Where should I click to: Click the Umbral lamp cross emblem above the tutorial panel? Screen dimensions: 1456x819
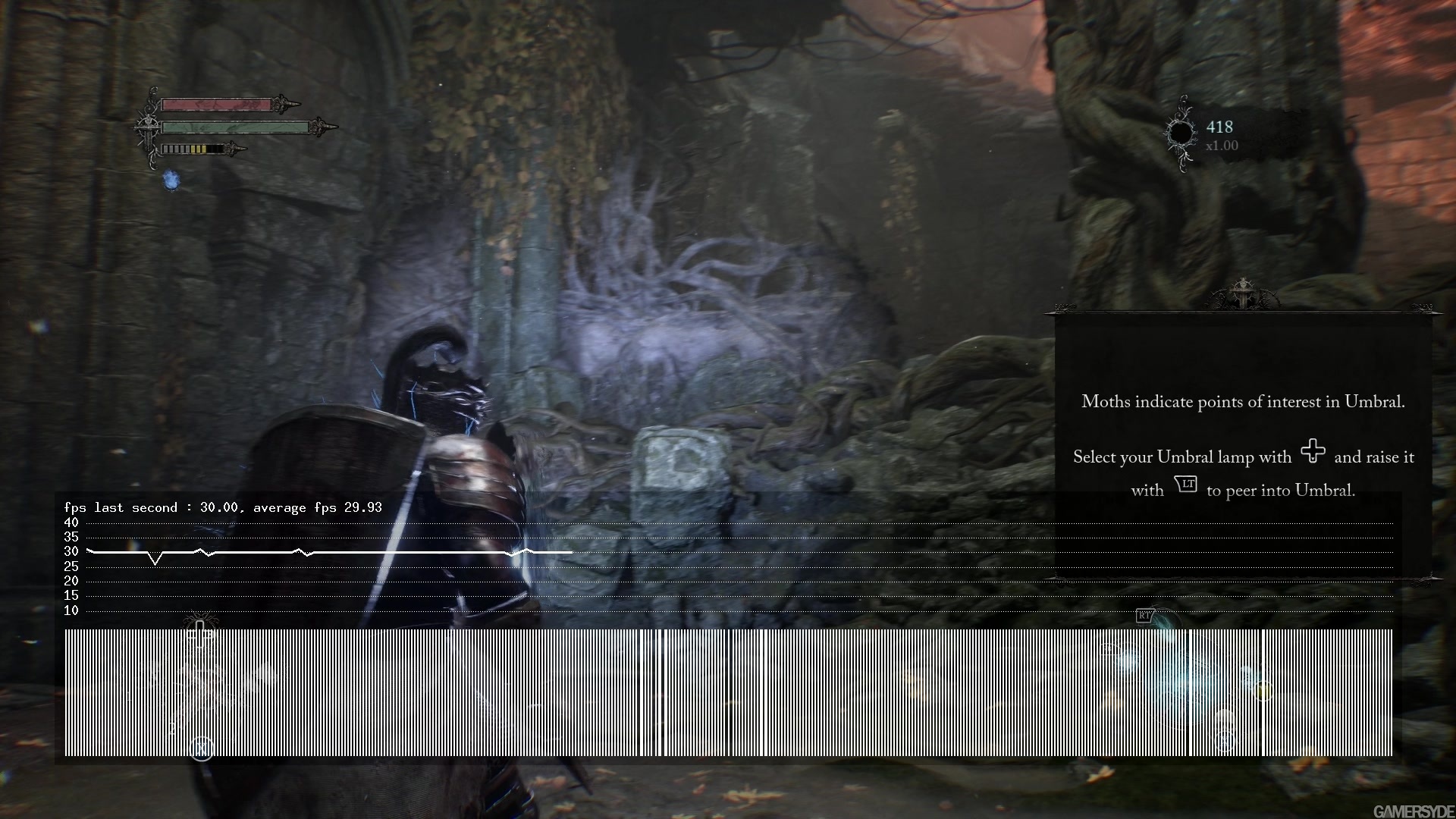[x=1244, y=293]
